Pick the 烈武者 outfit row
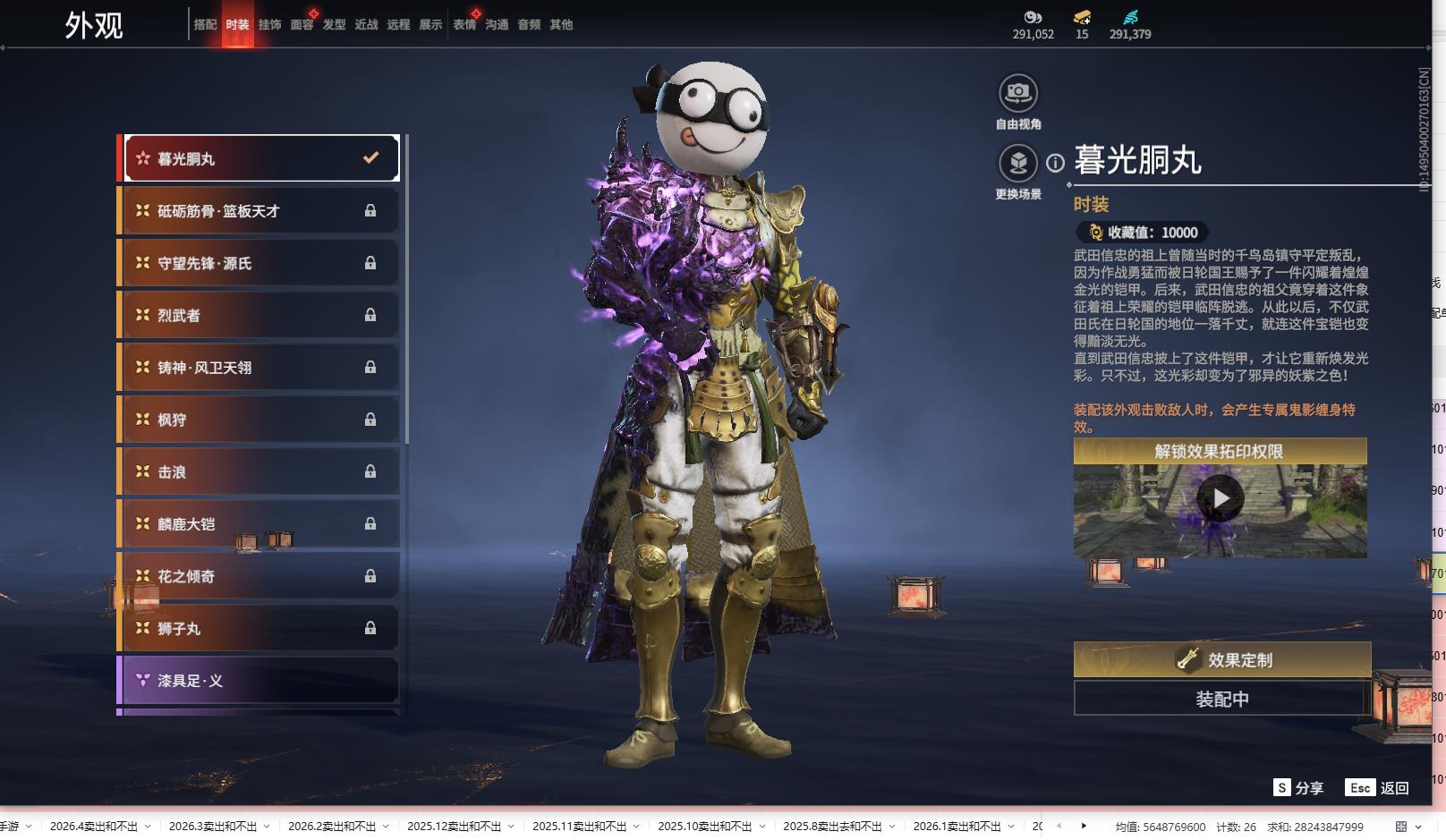Image resolution: width=1446 pixels, height=840 pixels. [259, 315]
